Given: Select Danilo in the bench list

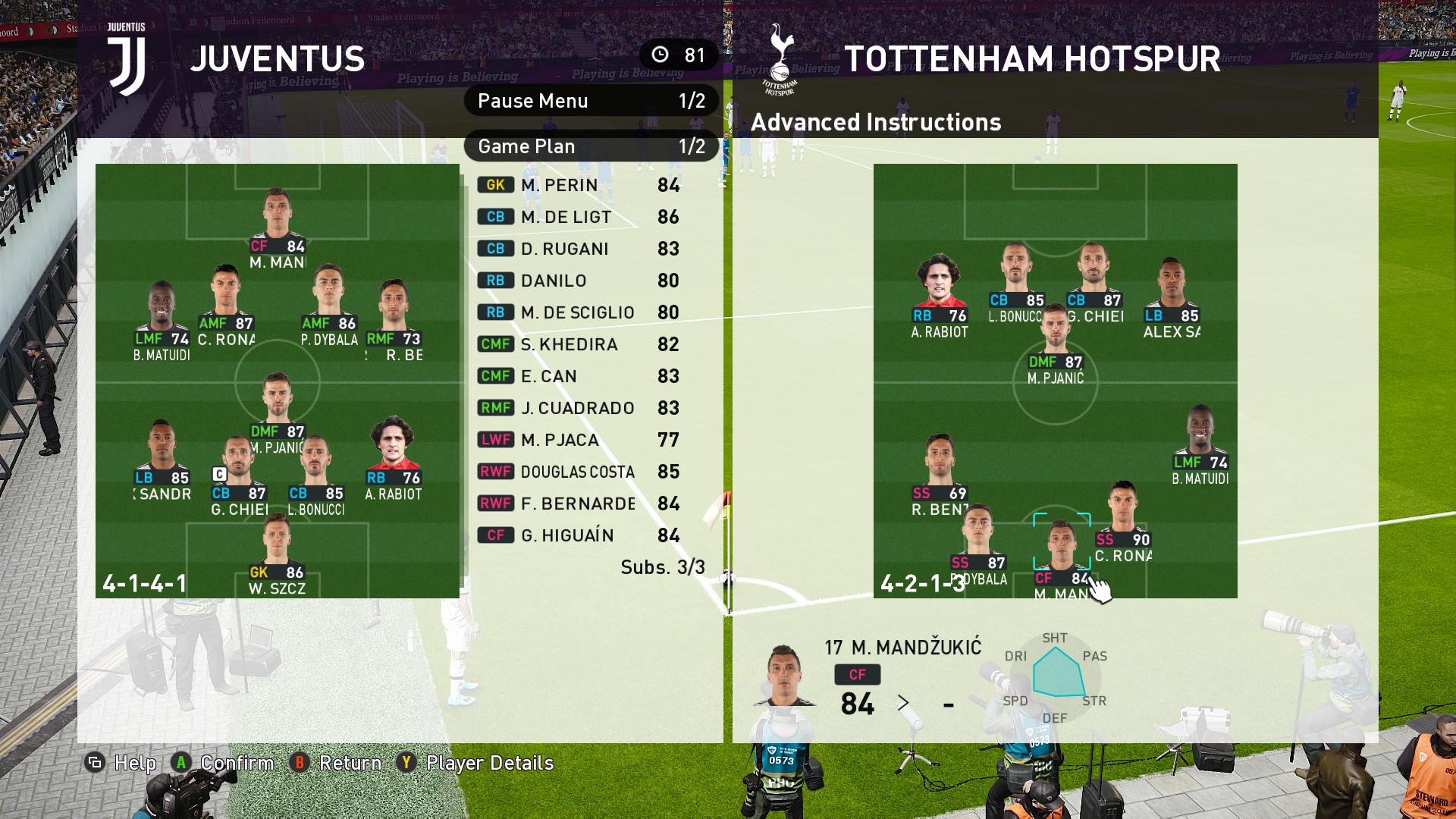Looking at the screenshot, I should [x=578, y=281].
